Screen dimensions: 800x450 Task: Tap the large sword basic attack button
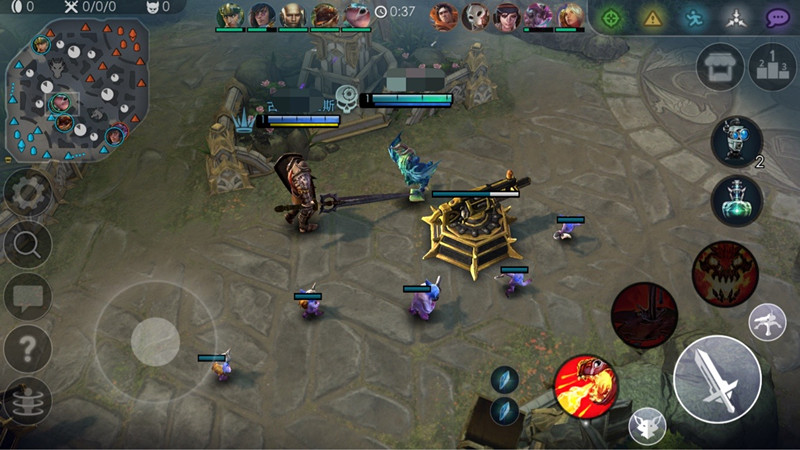click(717, 379)
